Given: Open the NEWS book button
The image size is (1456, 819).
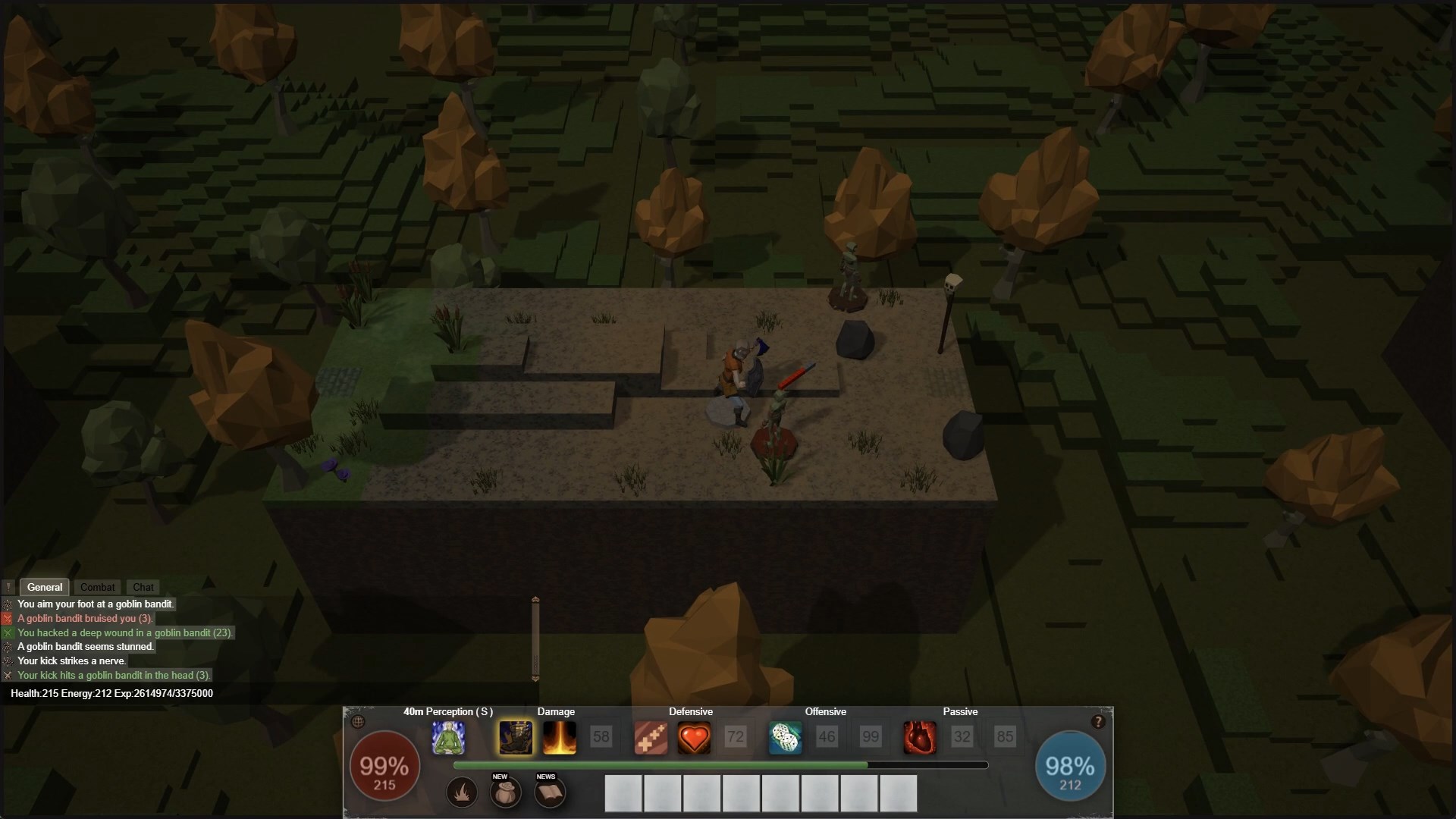Looking at the screenshot, I should click(550, 793).
